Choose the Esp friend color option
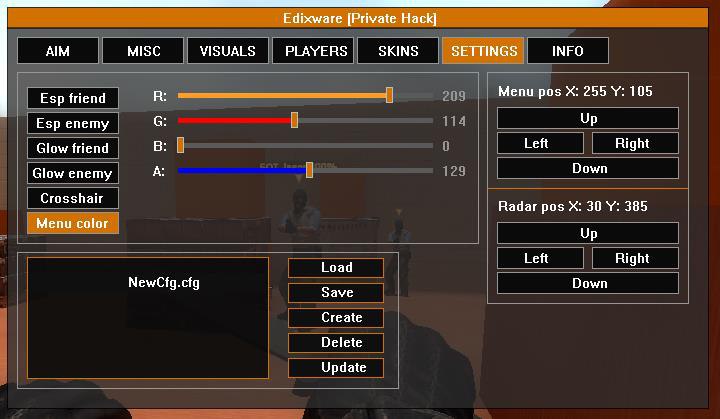Image resolution: width=720 pixels, height=419 pixels. pyautogui.click(x=73, y=98)
